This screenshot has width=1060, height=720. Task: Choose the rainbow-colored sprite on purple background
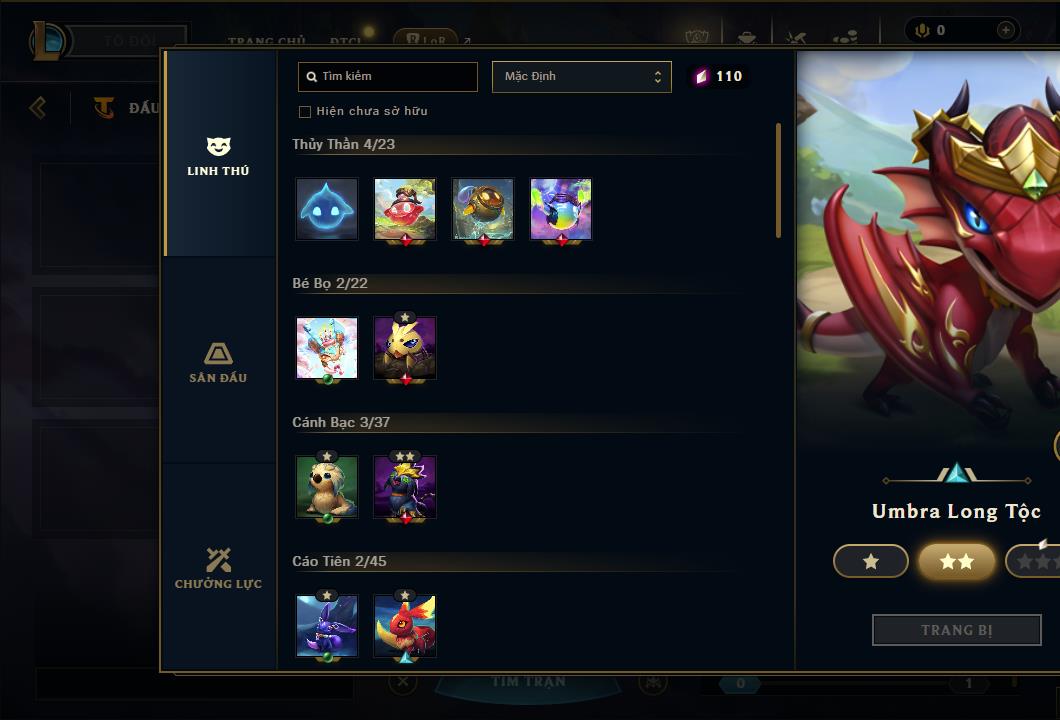click(x=561, y=209)
